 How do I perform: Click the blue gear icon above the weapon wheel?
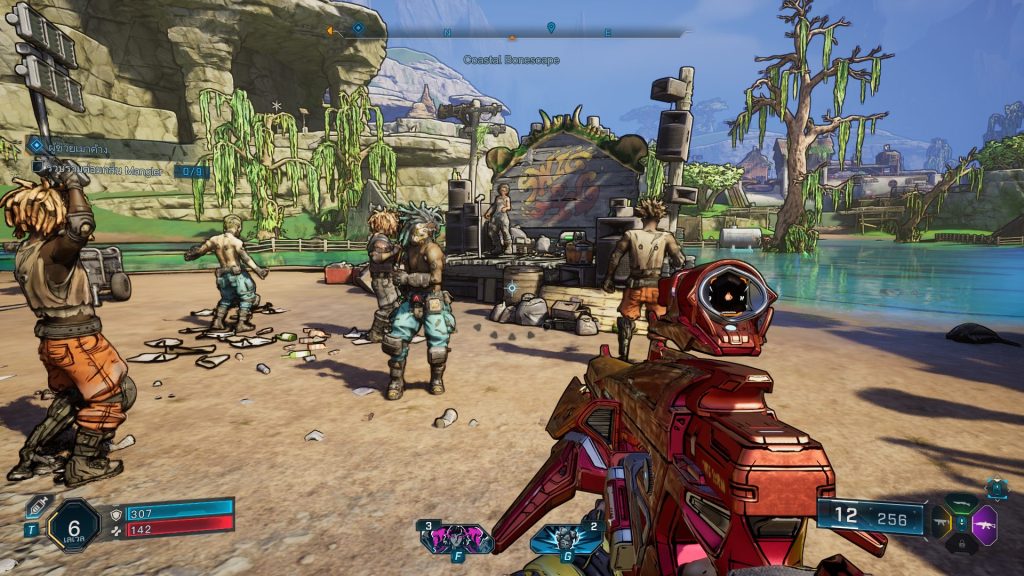click(x=996, y=488)
